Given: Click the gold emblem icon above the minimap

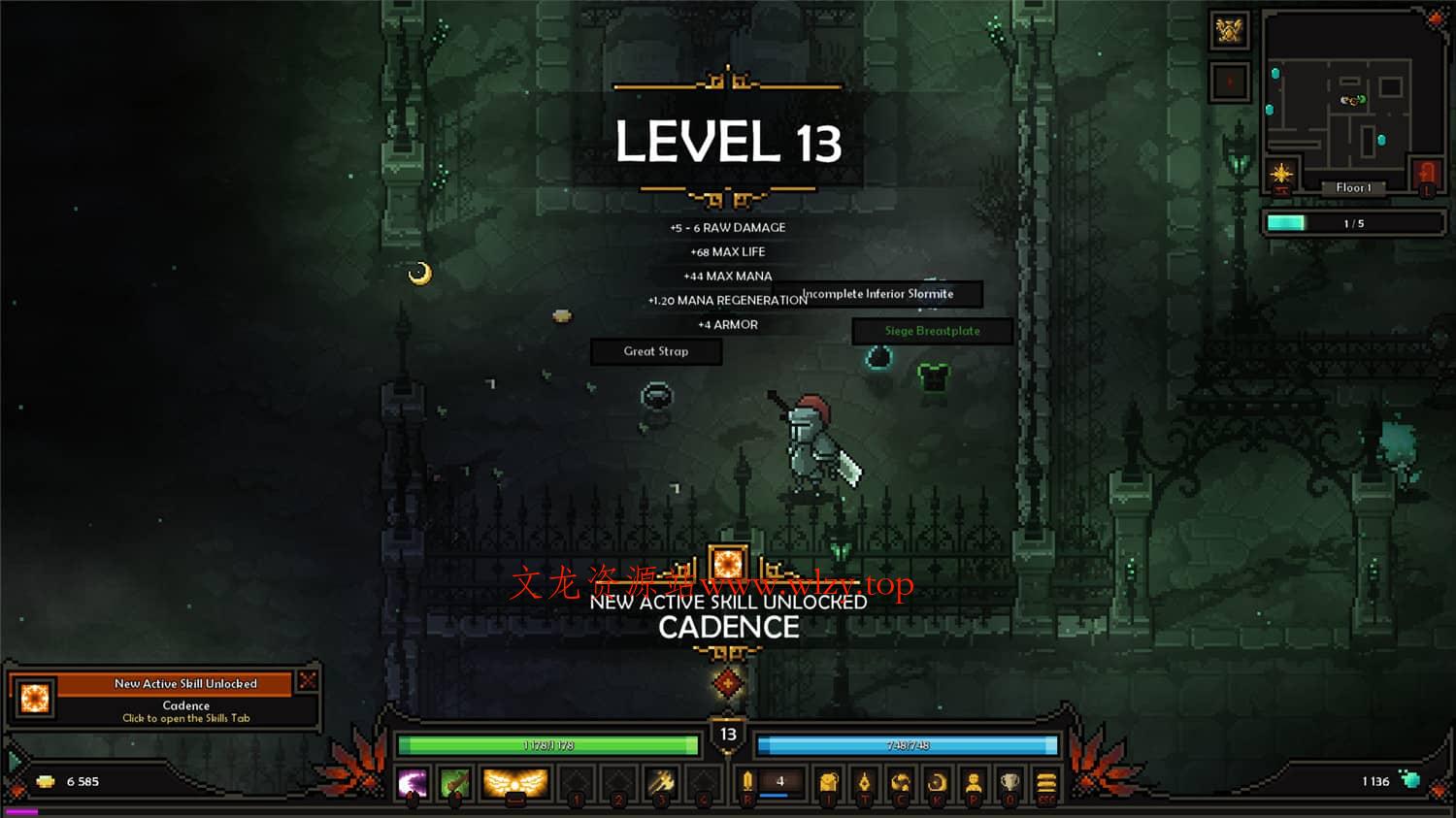Looking at the screenshot, I should [1229, 32].
